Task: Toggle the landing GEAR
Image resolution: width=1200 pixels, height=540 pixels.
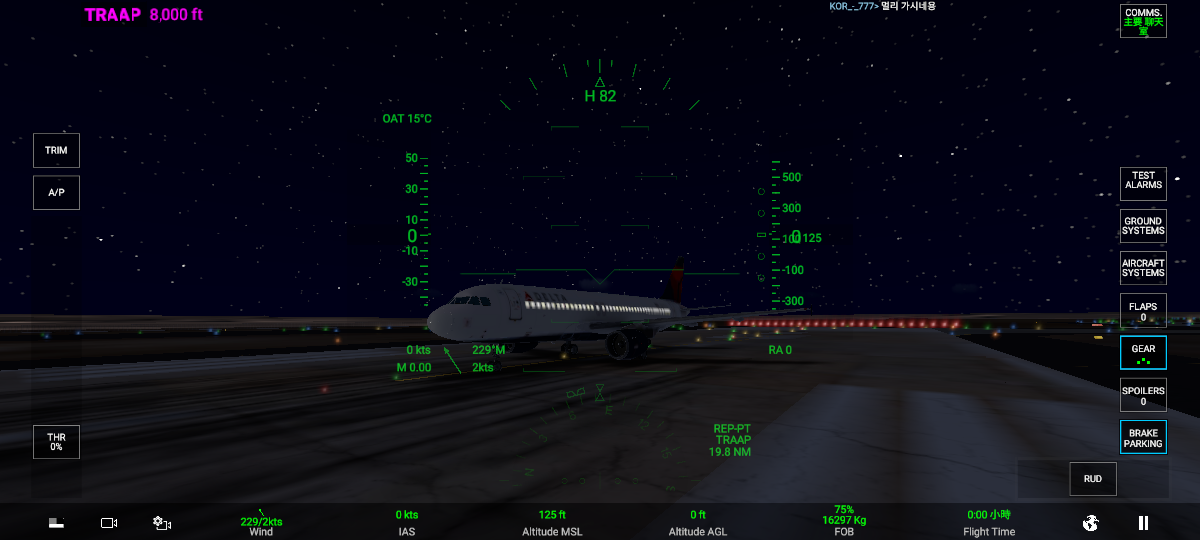Action: (x=1143, y=353)
